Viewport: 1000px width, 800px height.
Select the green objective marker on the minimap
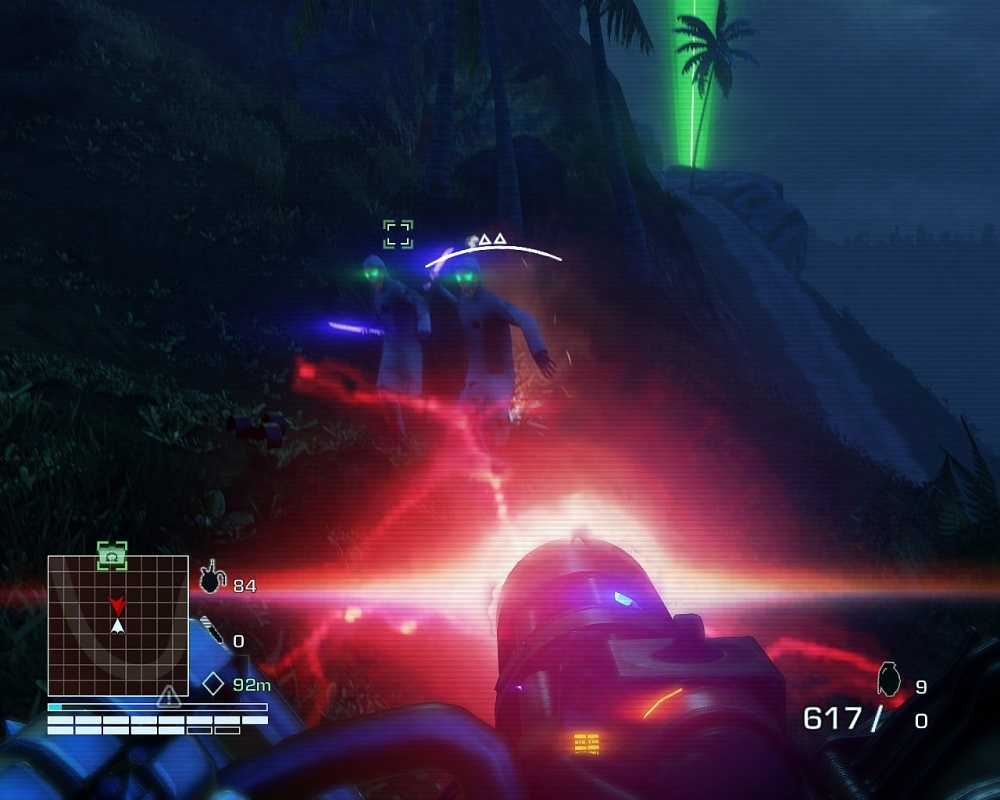tap(112, 555)
